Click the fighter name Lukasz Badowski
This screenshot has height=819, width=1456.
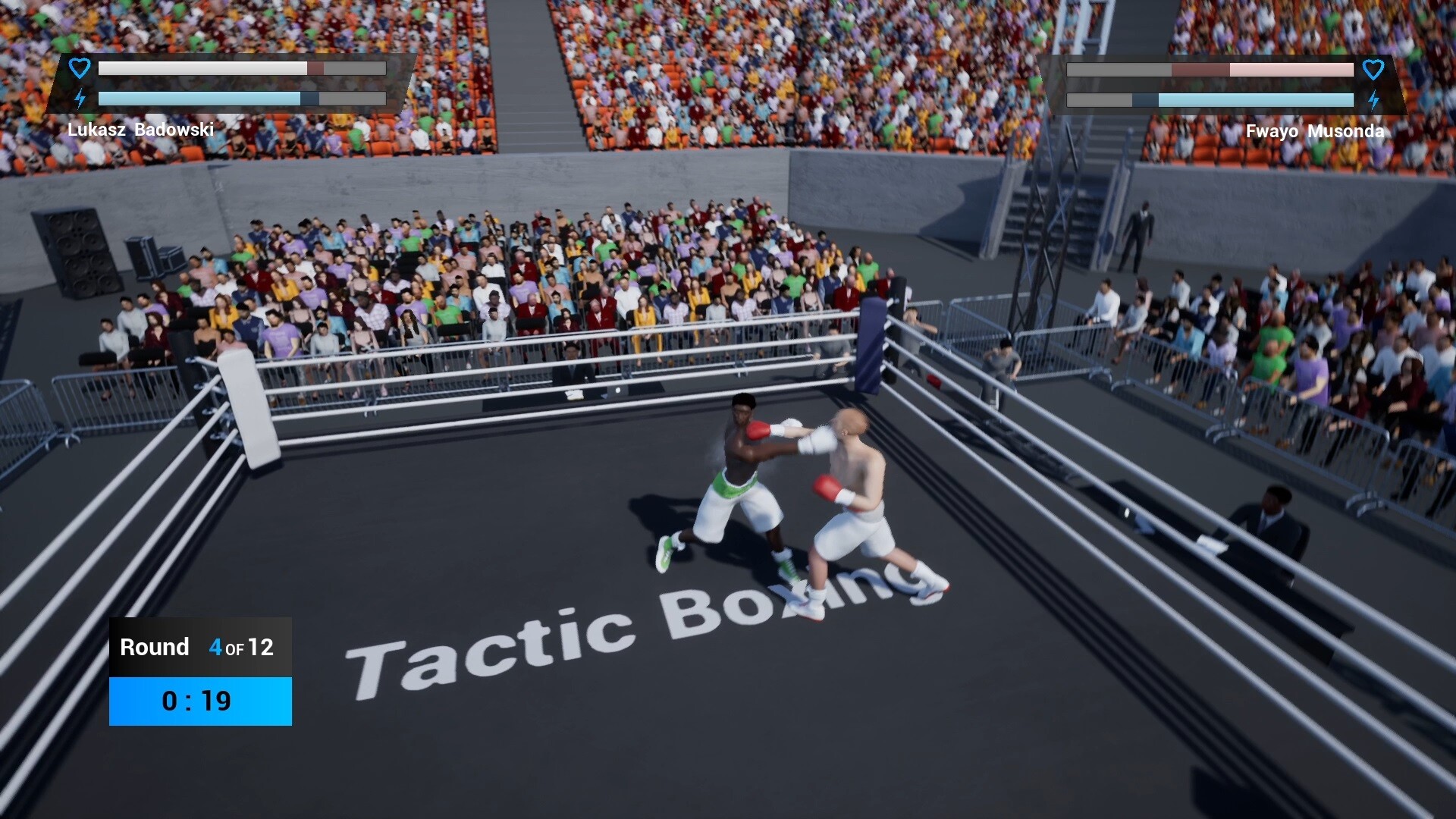point(140,130)
